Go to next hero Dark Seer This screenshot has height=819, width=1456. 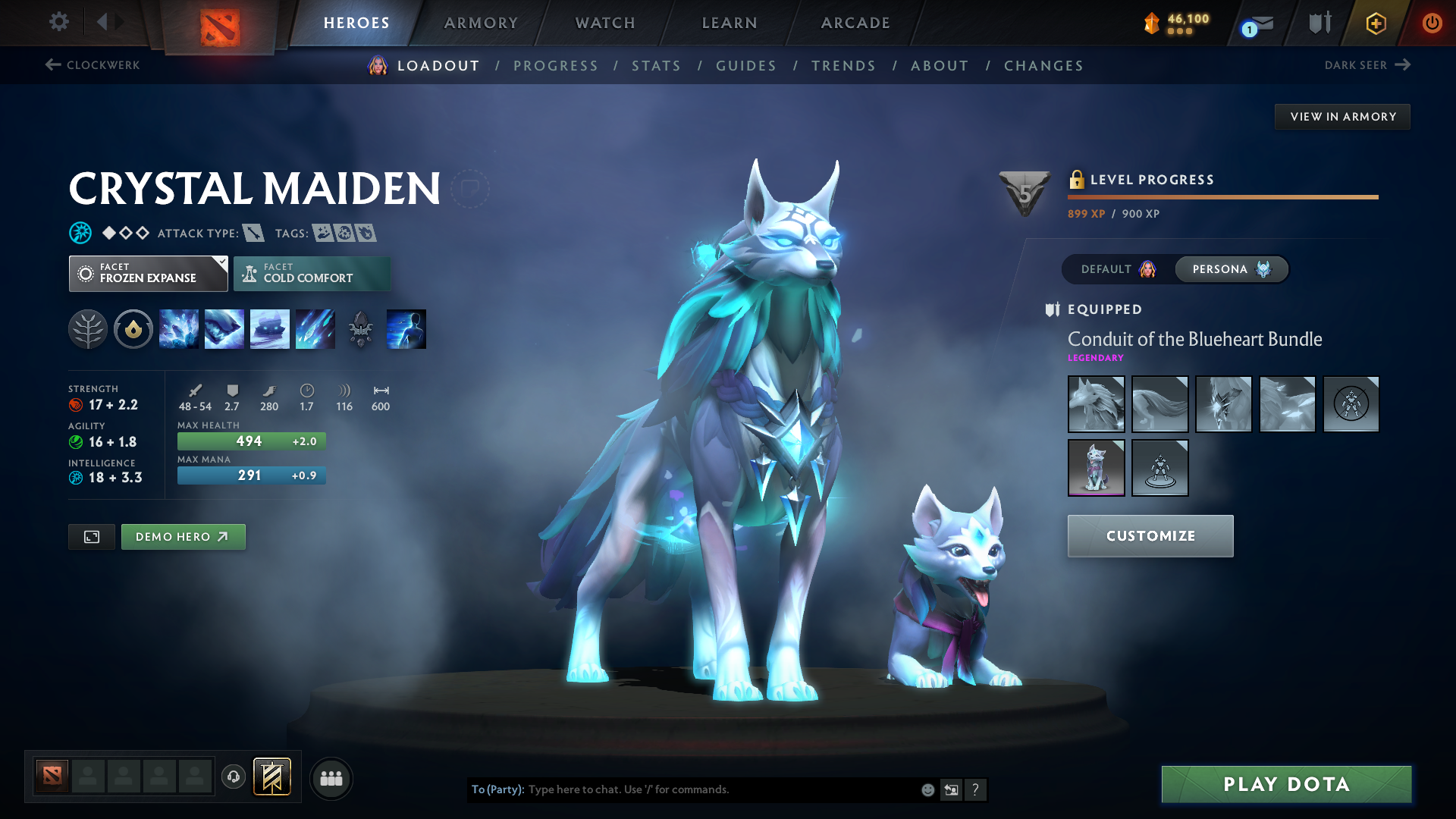click(1365, 65)
